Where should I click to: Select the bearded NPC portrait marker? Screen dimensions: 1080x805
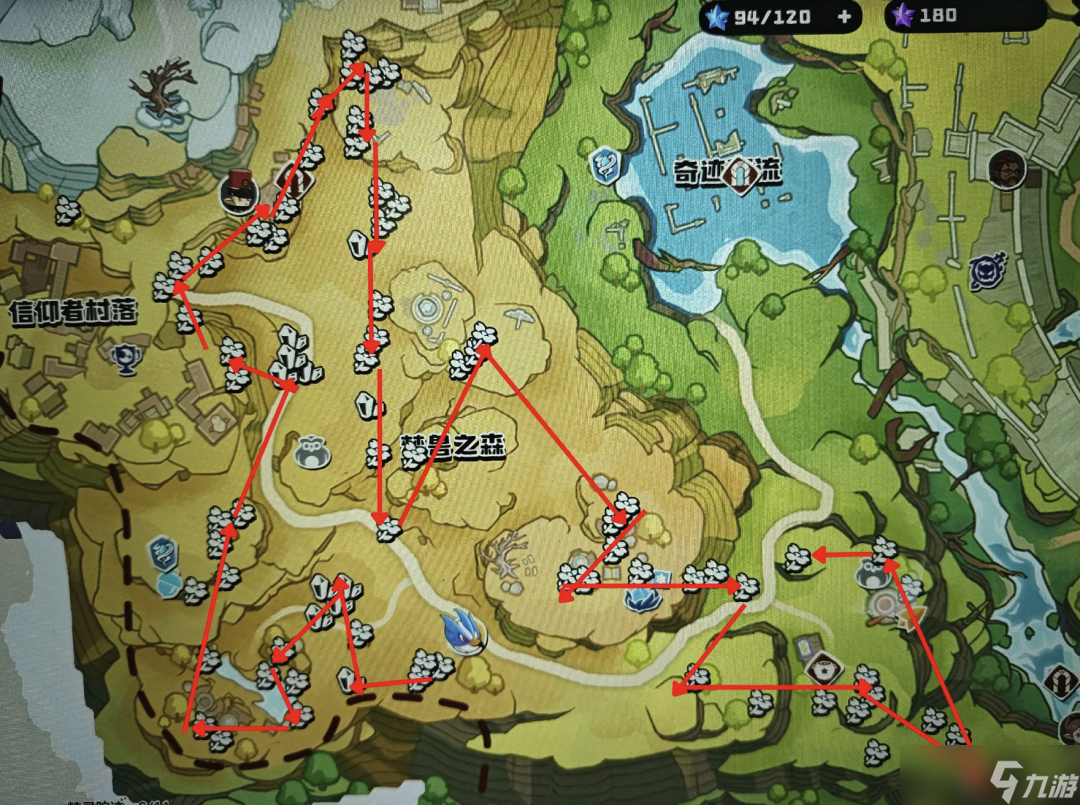pyautogui.click(x=1004, y=170)
